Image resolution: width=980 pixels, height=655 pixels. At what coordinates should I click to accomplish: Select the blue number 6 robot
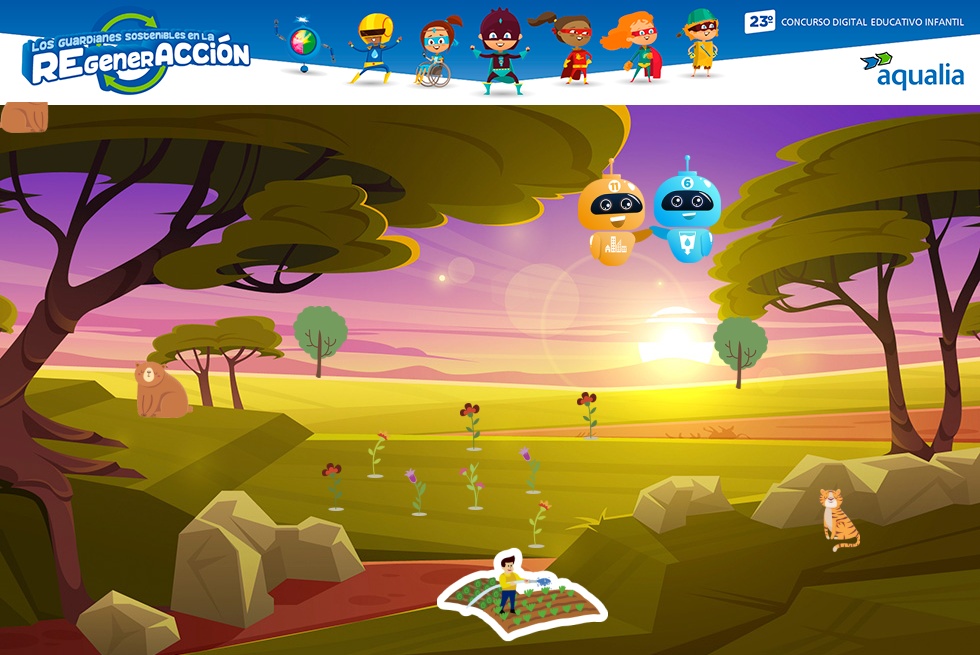[687, 214]
